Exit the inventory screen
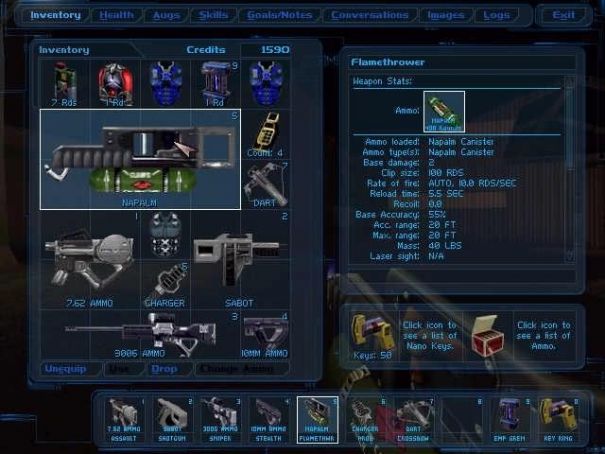 [x=563, y=15]
